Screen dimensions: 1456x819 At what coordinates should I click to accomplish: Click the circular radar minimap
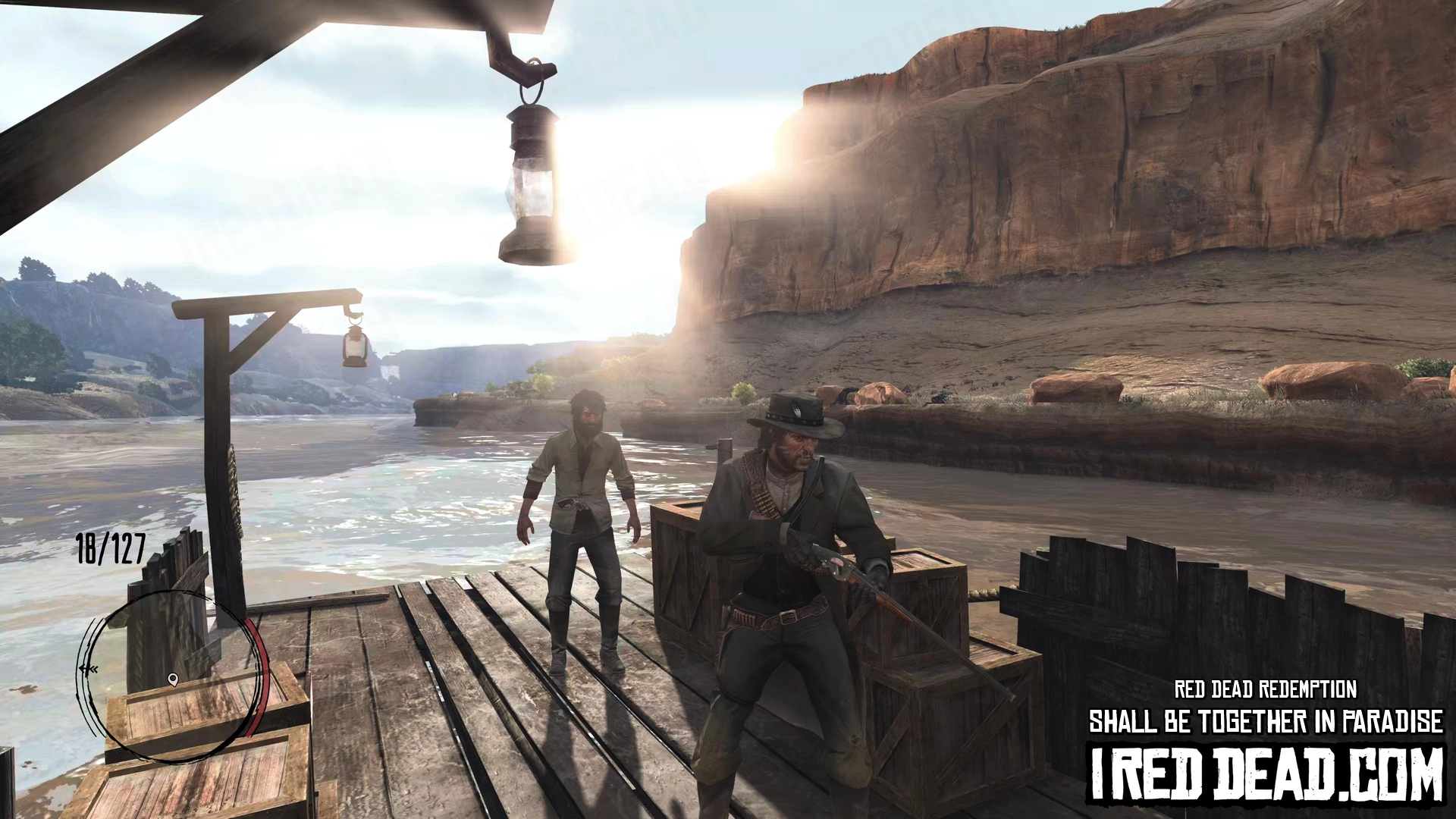[x=174, y=675]
